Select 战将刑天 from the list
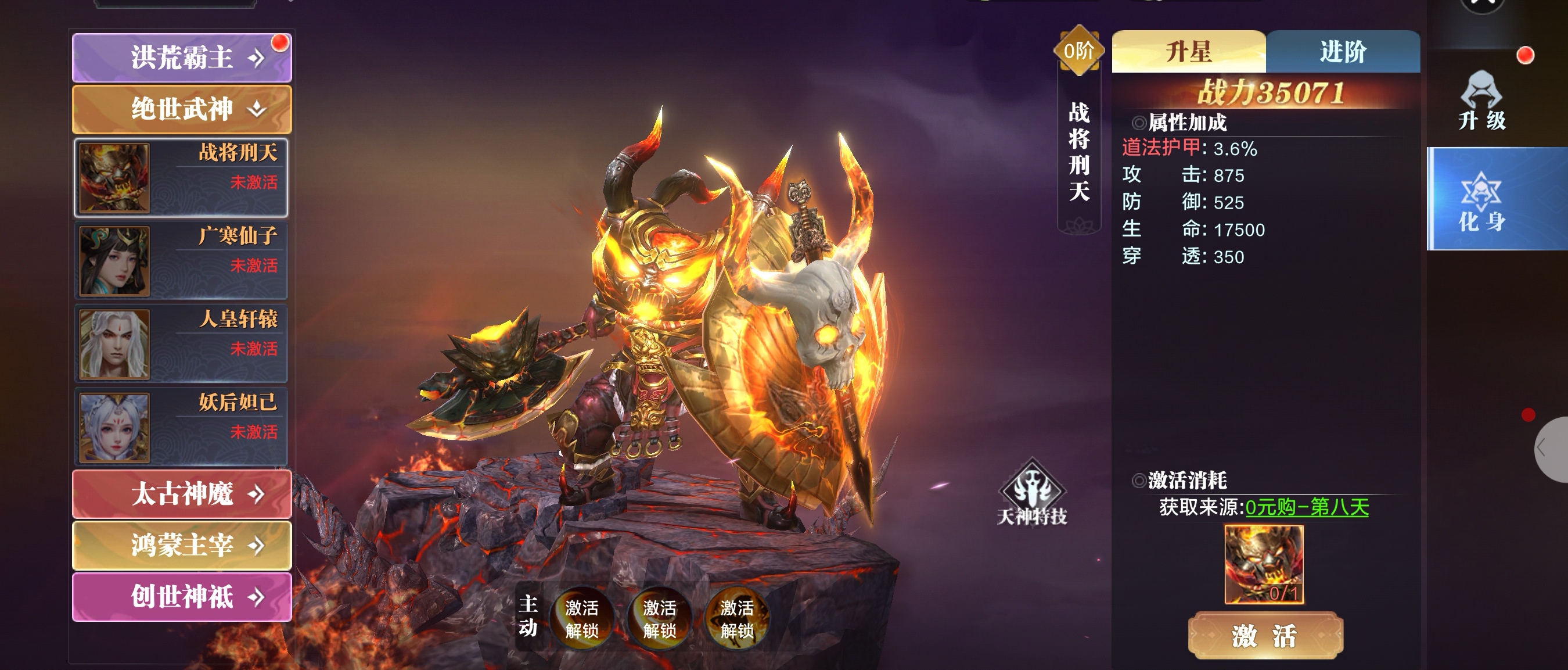 [x=181, y=177]
